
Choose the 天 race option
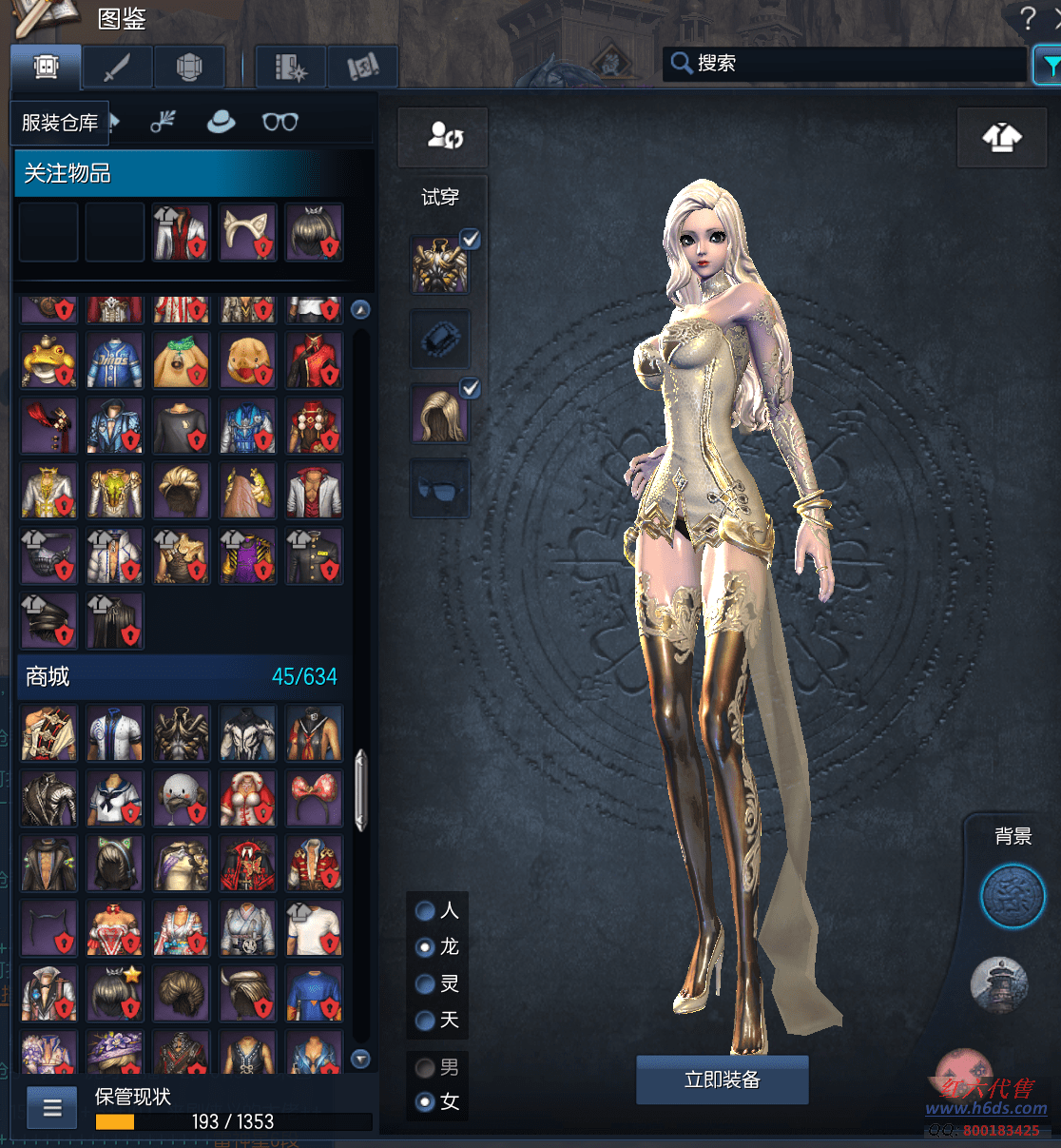pos(426,1021)
